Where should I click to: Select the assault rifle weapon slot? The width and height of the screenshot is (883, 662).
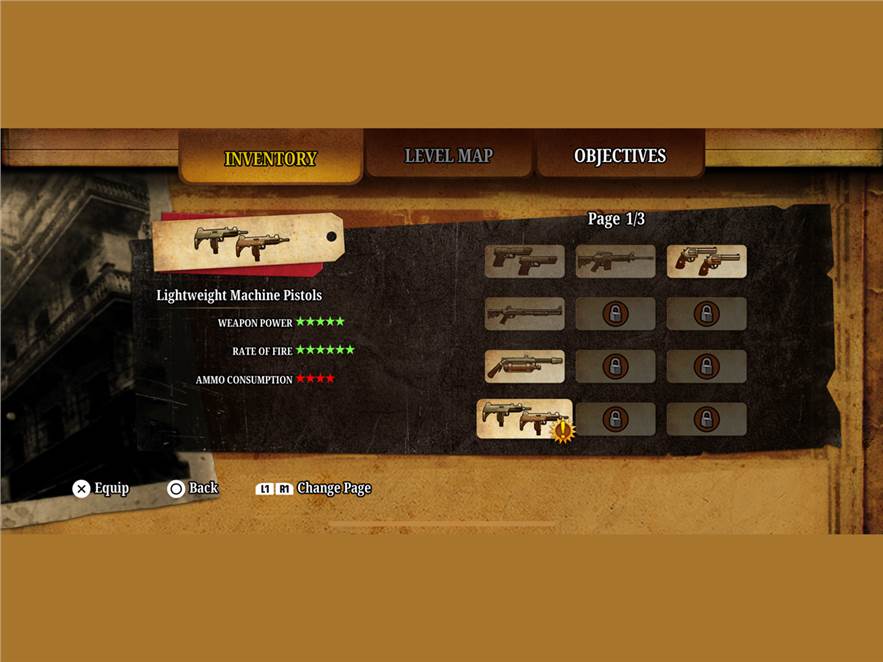615,261
